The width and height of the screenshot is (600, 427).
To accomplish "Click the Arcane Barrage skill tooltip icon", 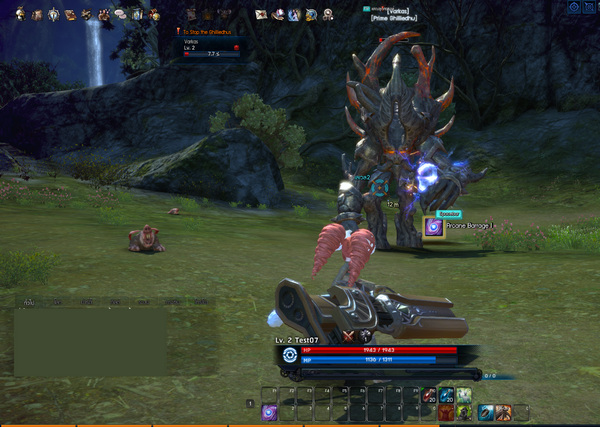I will click(x=433, y=227).
